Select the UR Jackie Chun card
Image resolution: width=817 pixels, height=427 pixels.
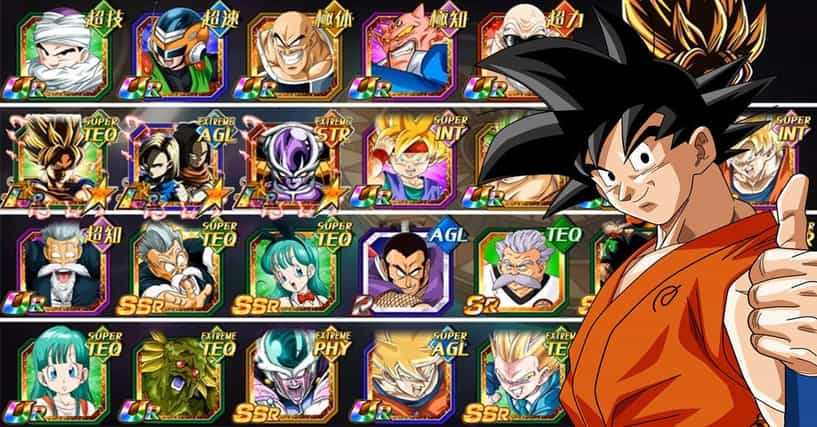(x=60, y=268)
